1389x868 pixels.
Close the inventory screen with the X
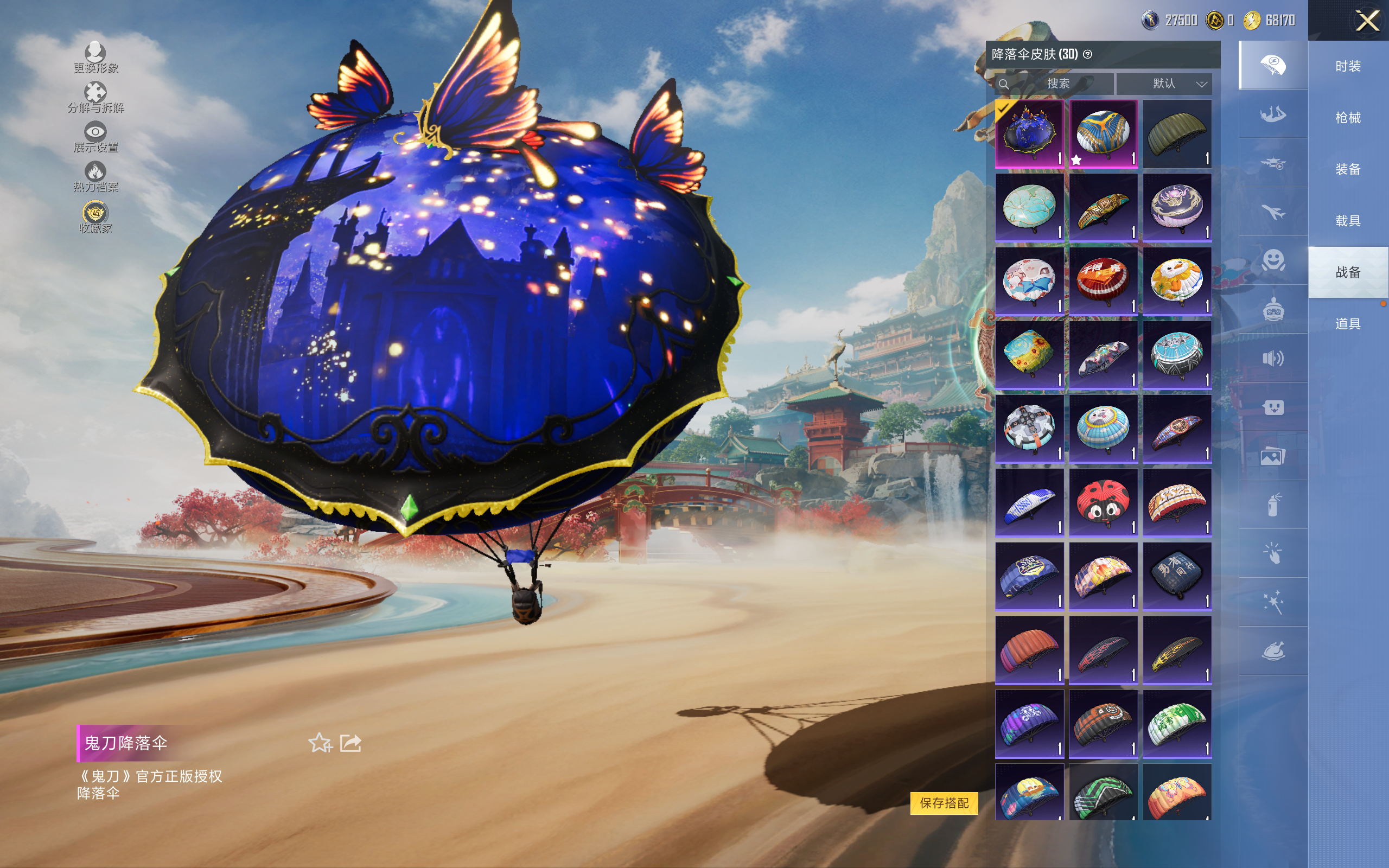coord(1367,21)
